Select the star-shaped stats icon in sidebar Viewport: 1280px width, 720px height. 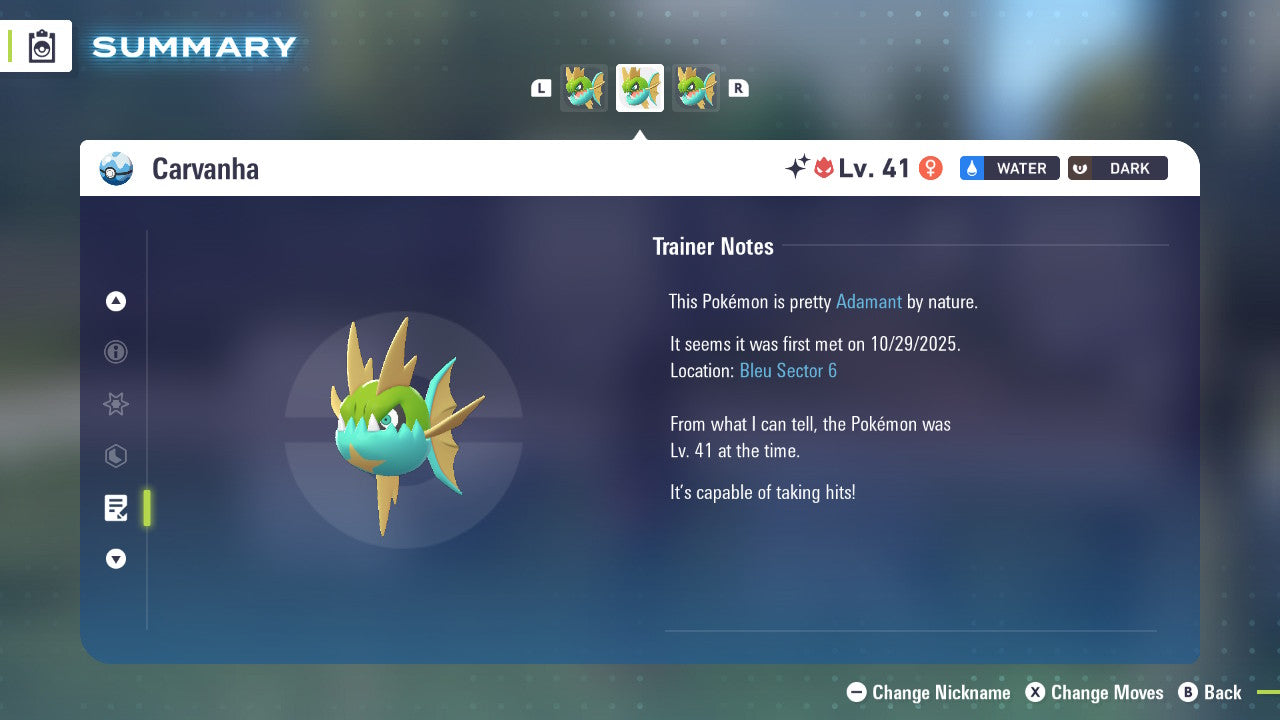pos(115,404)
